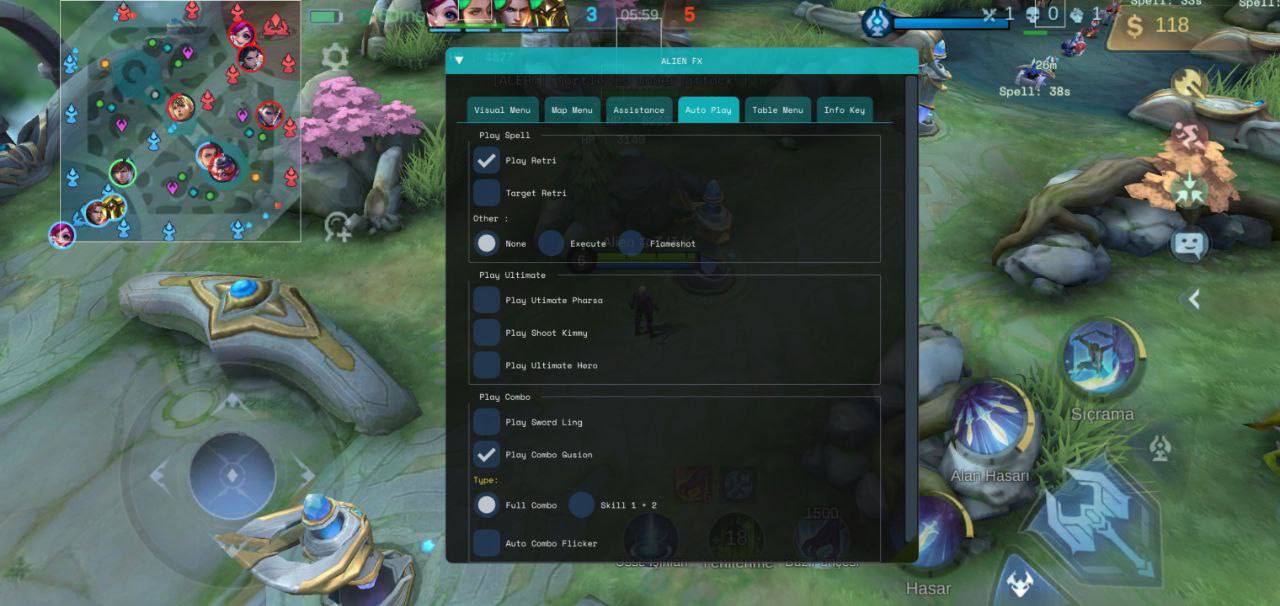The image size is (1280, 606).
Task: Toggle the Play Sword Ling checkbox
Action: pyautogui.click(x=487, y=422)
